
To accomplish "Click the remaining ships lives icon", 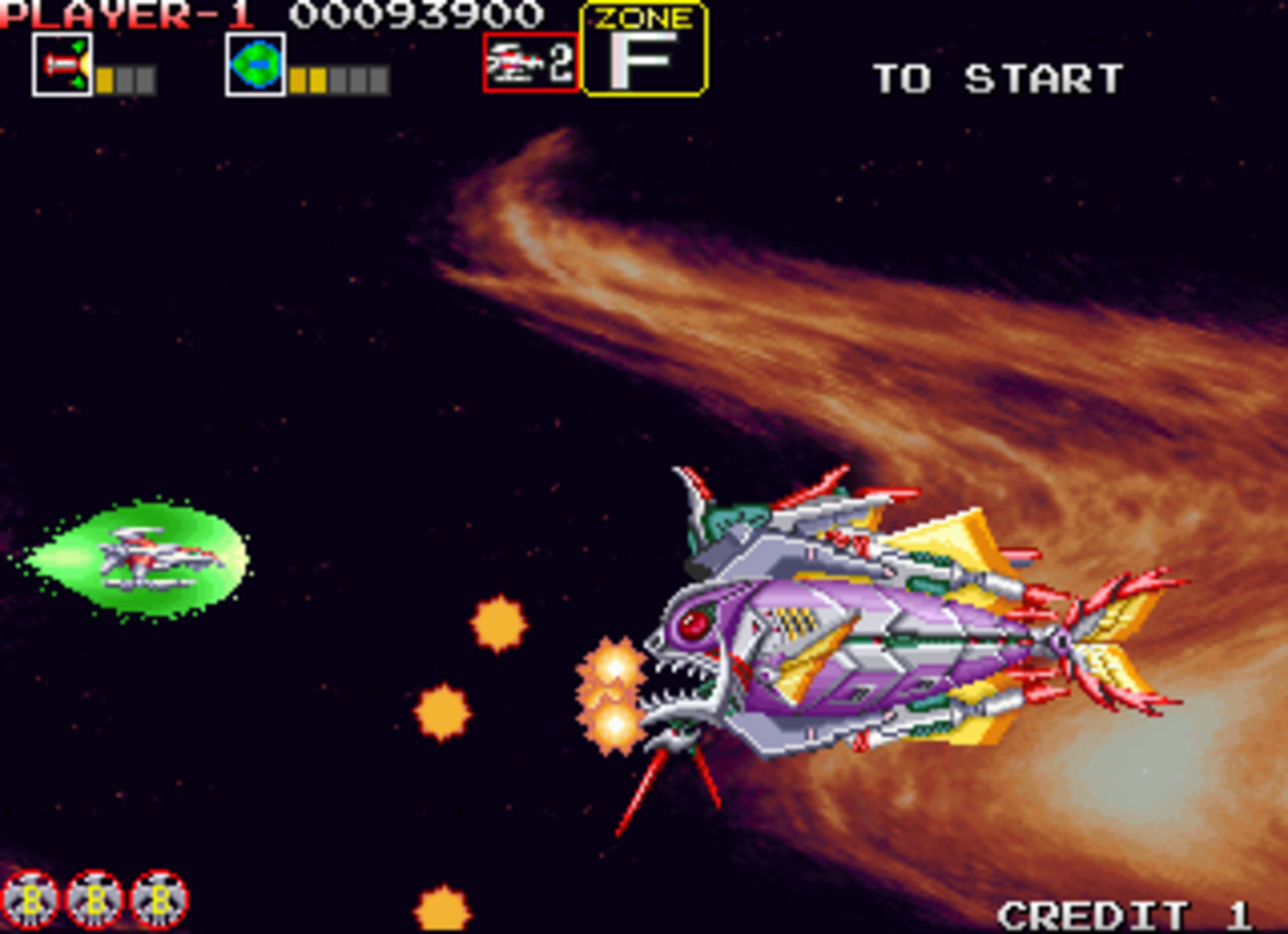I will pyautogui.click(x=531, y=63).
